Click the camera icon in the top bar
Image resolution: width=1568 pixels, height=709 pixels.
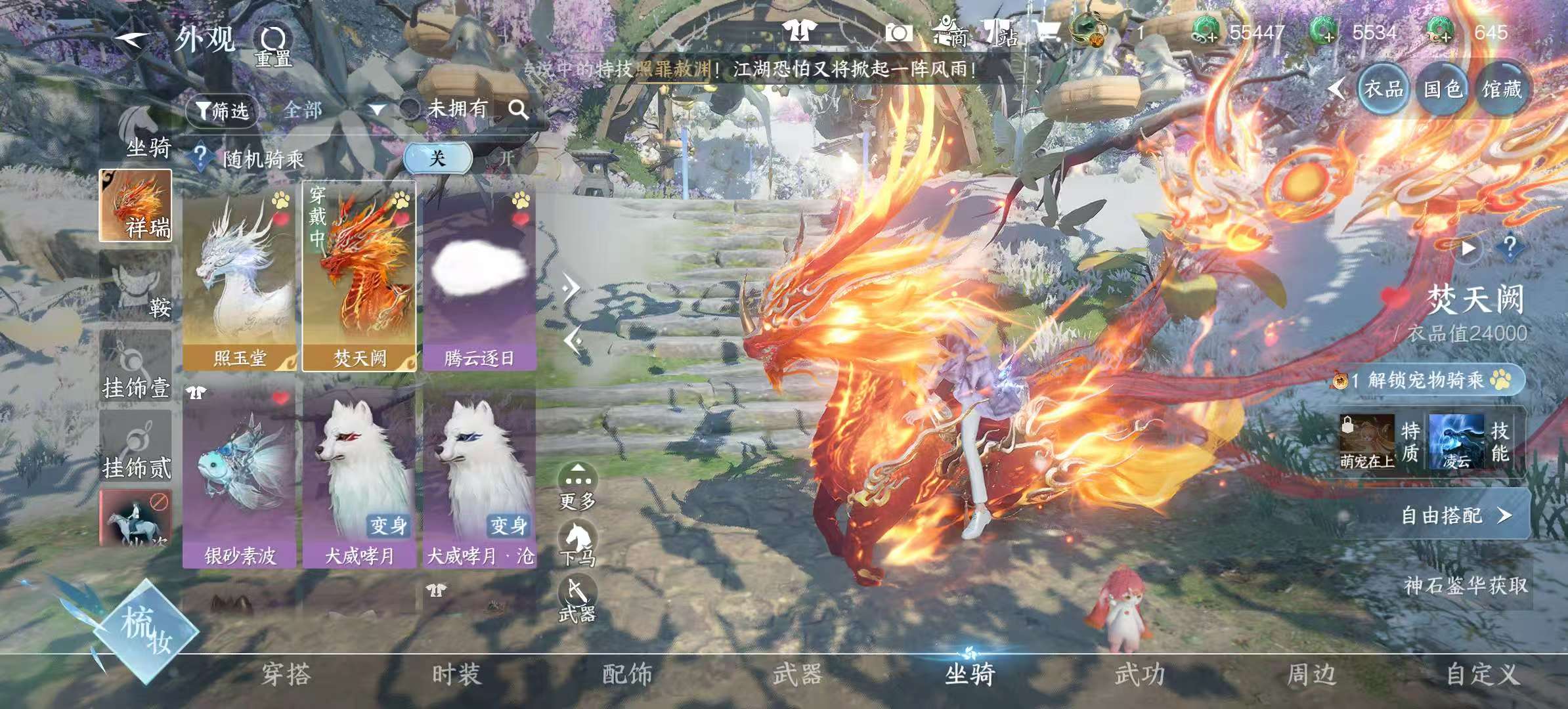(x=900, y=31)
